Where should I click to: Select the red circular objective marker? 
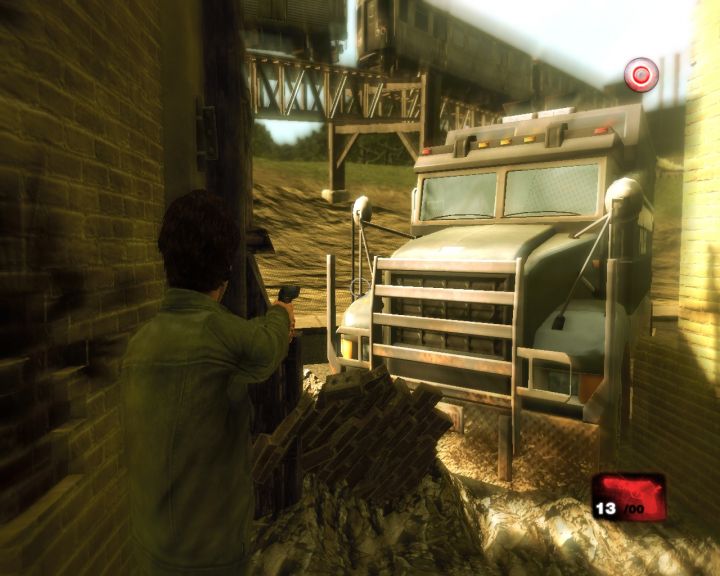pyautogui.click(x=641, y=74)
